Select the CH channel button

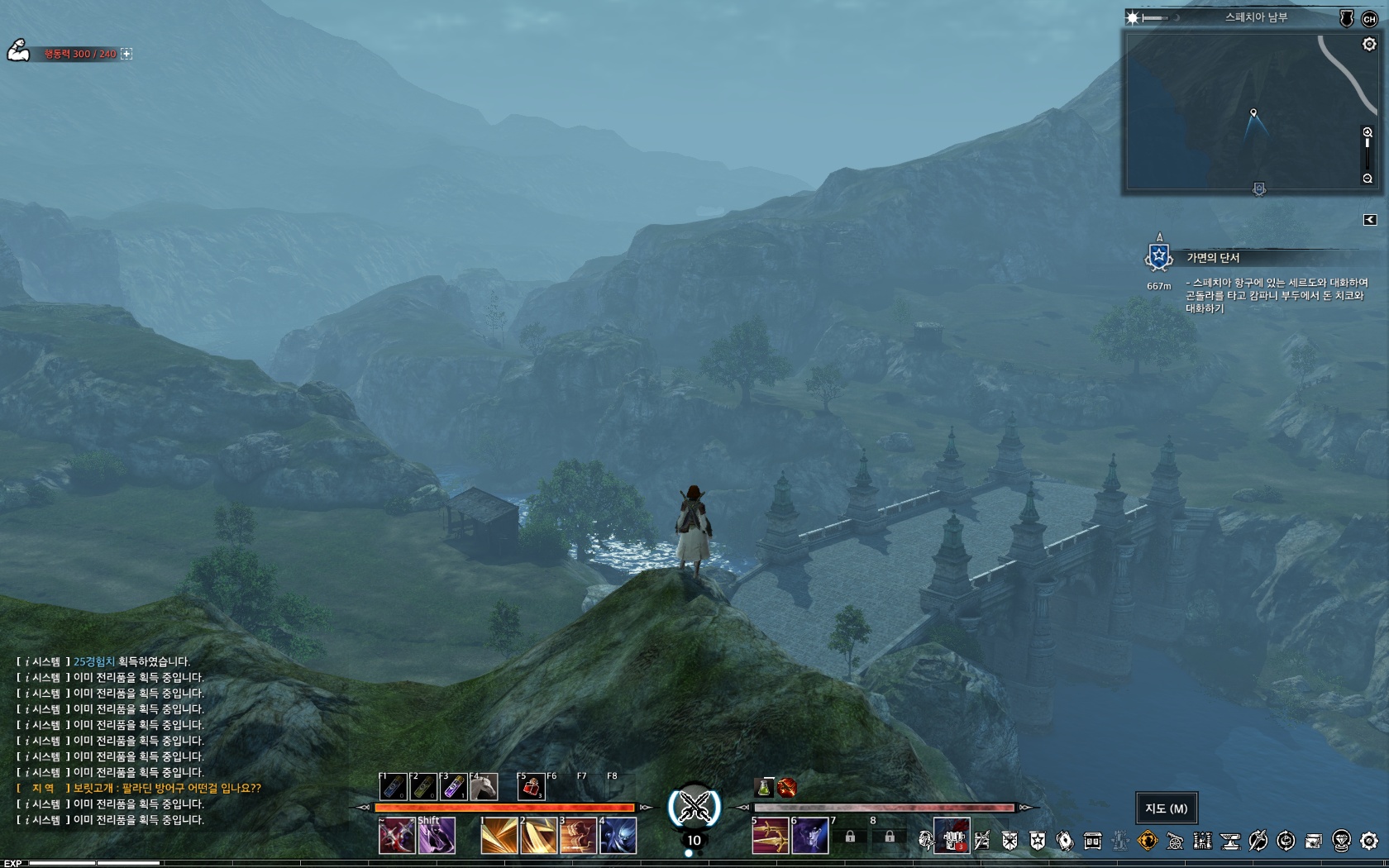1369,18
